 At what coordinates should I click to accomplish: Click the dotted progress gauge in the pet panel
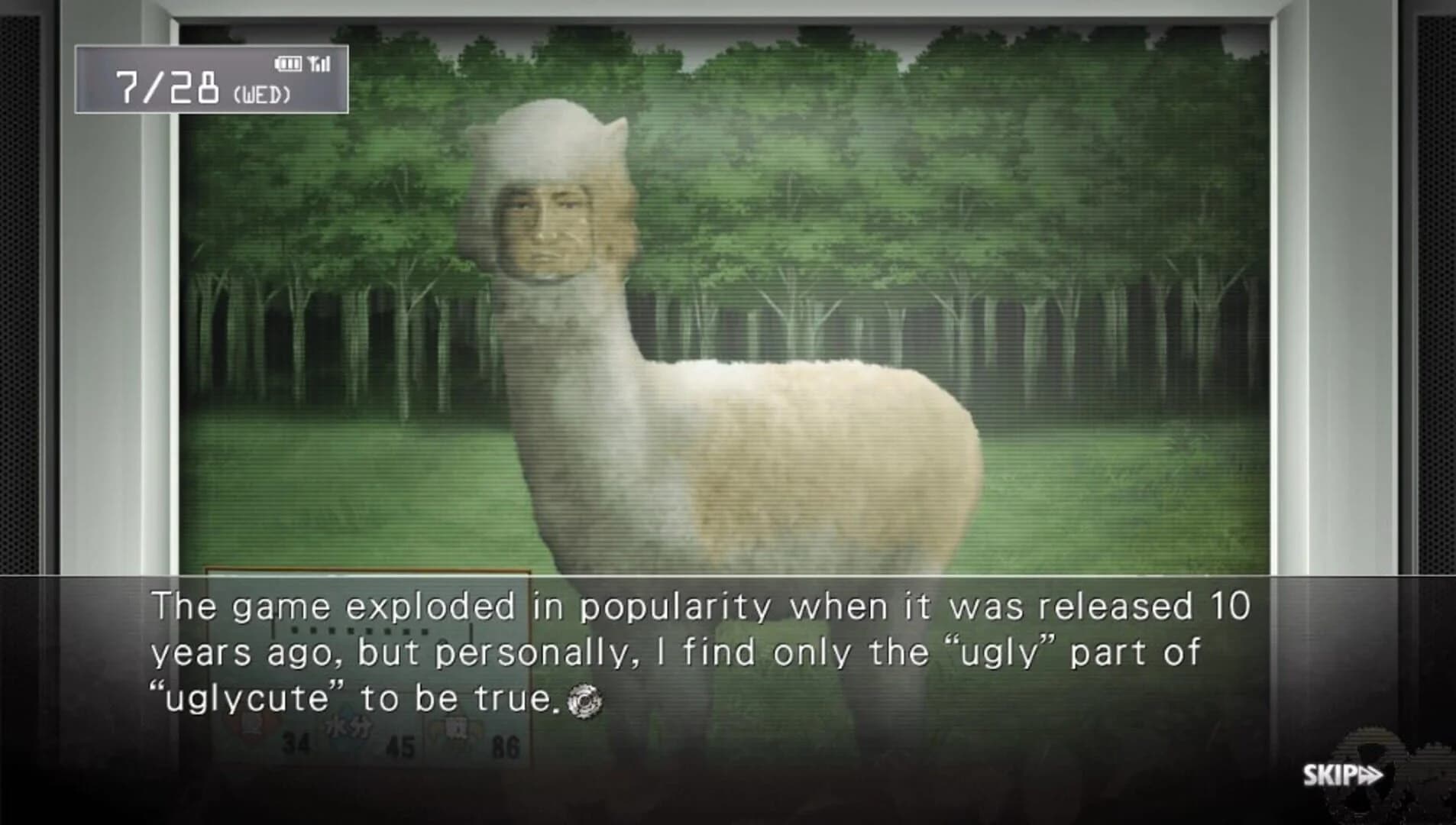[x=359, y=630]
